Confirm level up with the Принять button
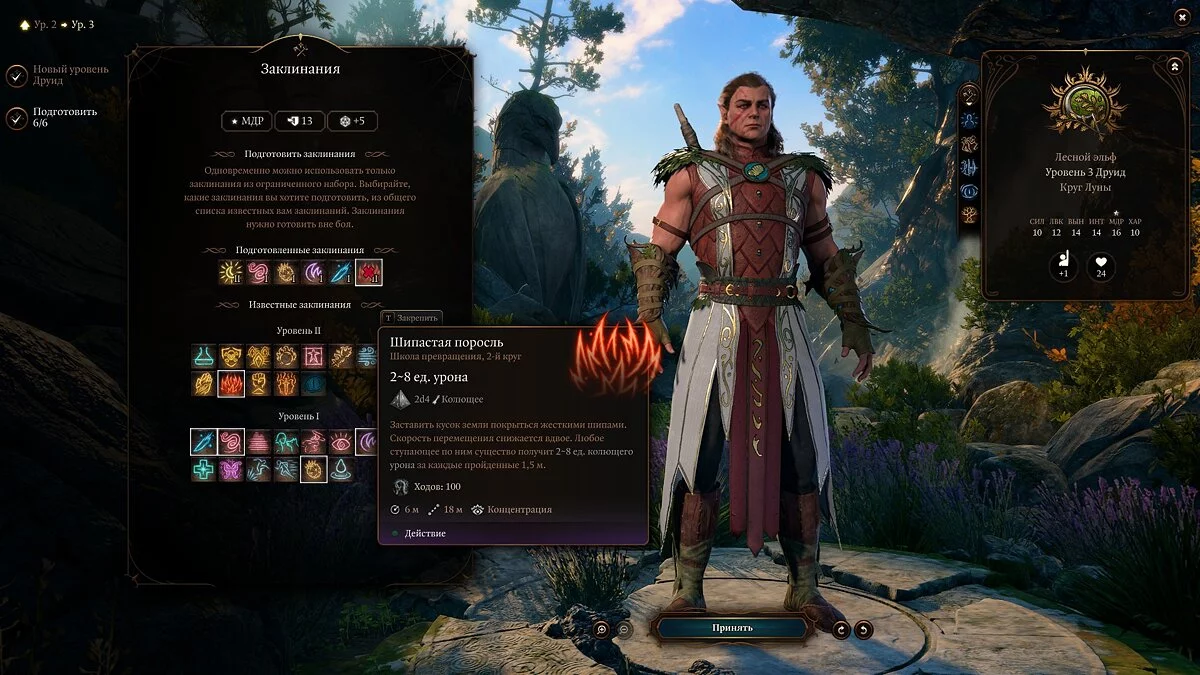 [732, 628]
